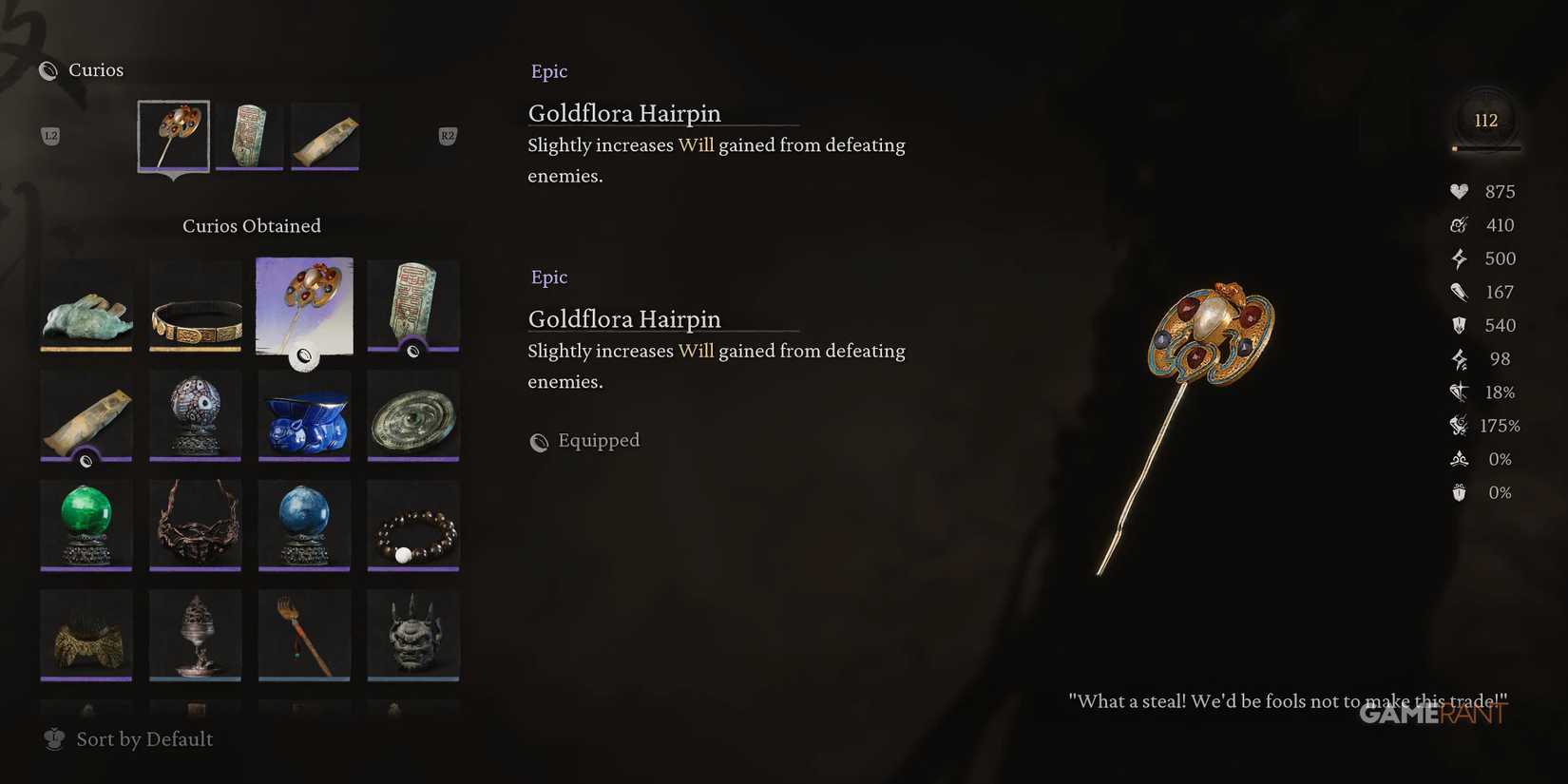The image size is (1568, 784).
Task: Select the stone mask curio
Action: point(412,634)
